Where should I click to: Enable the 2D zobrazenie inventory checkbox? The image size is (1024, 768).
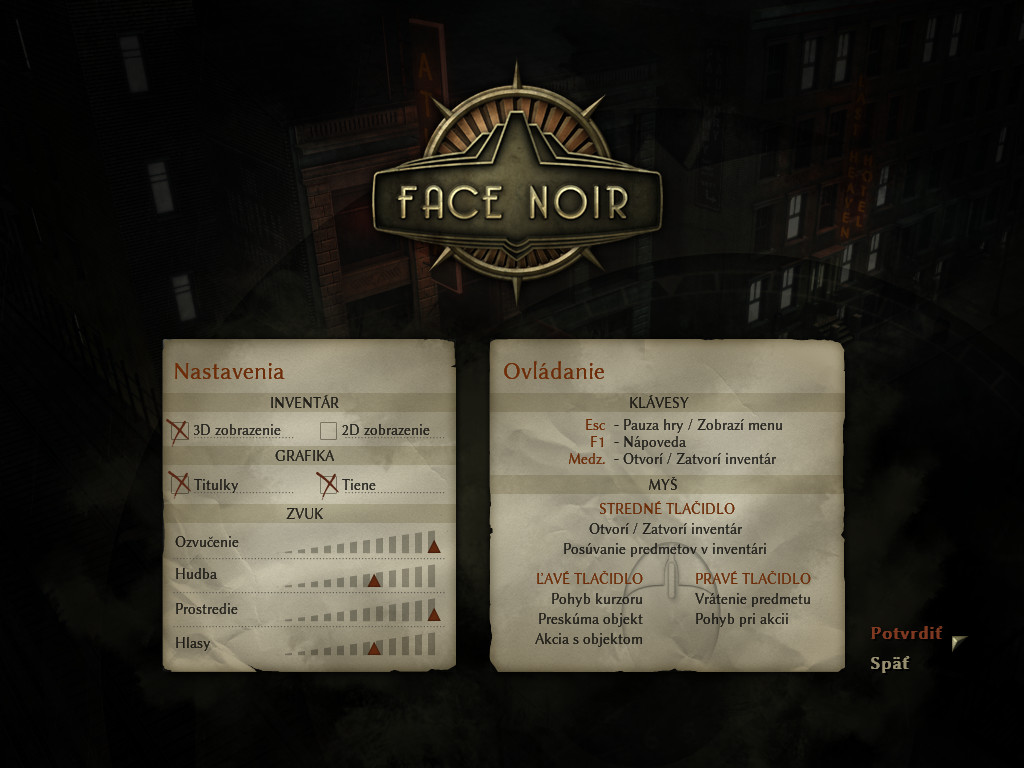click(x=328, y=431)
